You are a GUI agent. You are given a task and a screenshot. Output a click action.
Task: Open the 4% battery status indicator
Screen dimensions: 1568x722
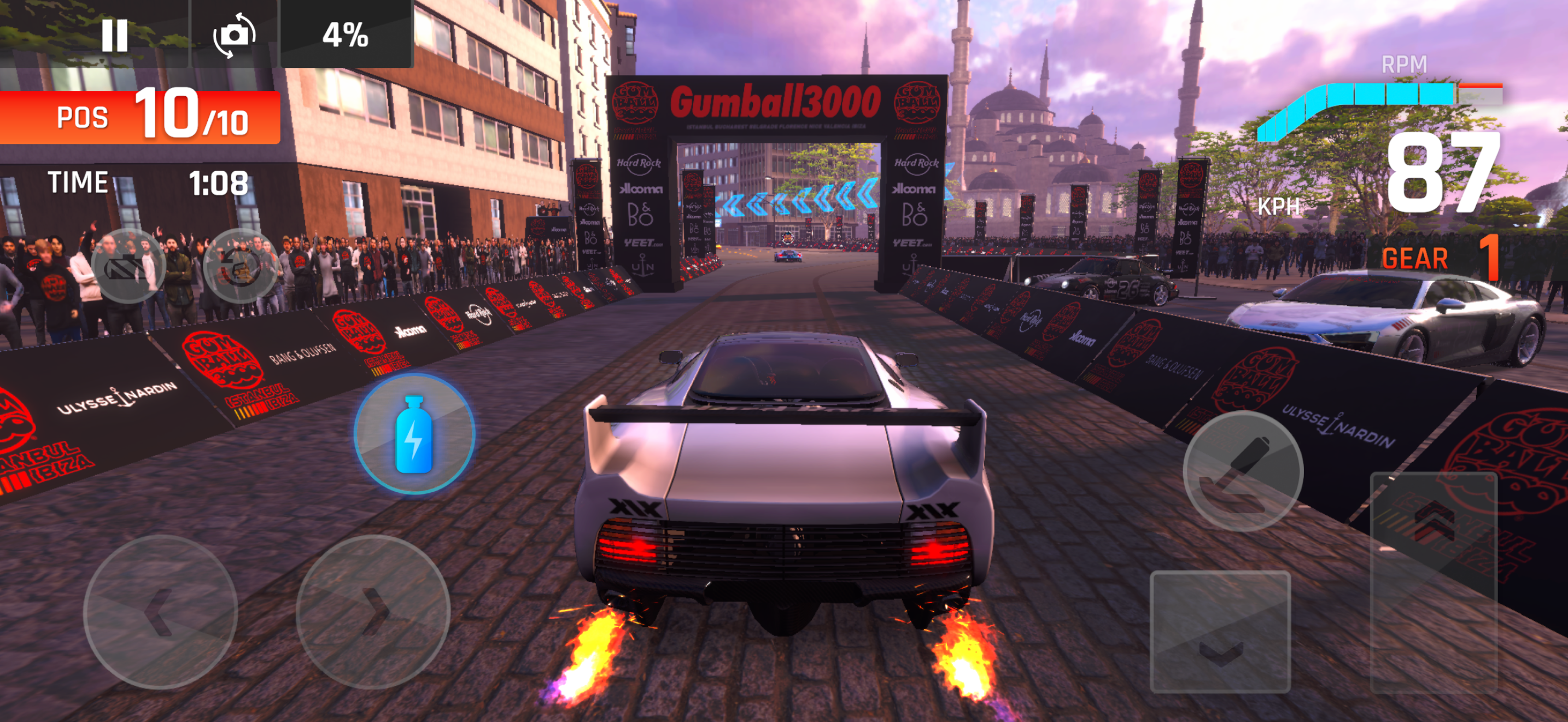click(346, 38)
